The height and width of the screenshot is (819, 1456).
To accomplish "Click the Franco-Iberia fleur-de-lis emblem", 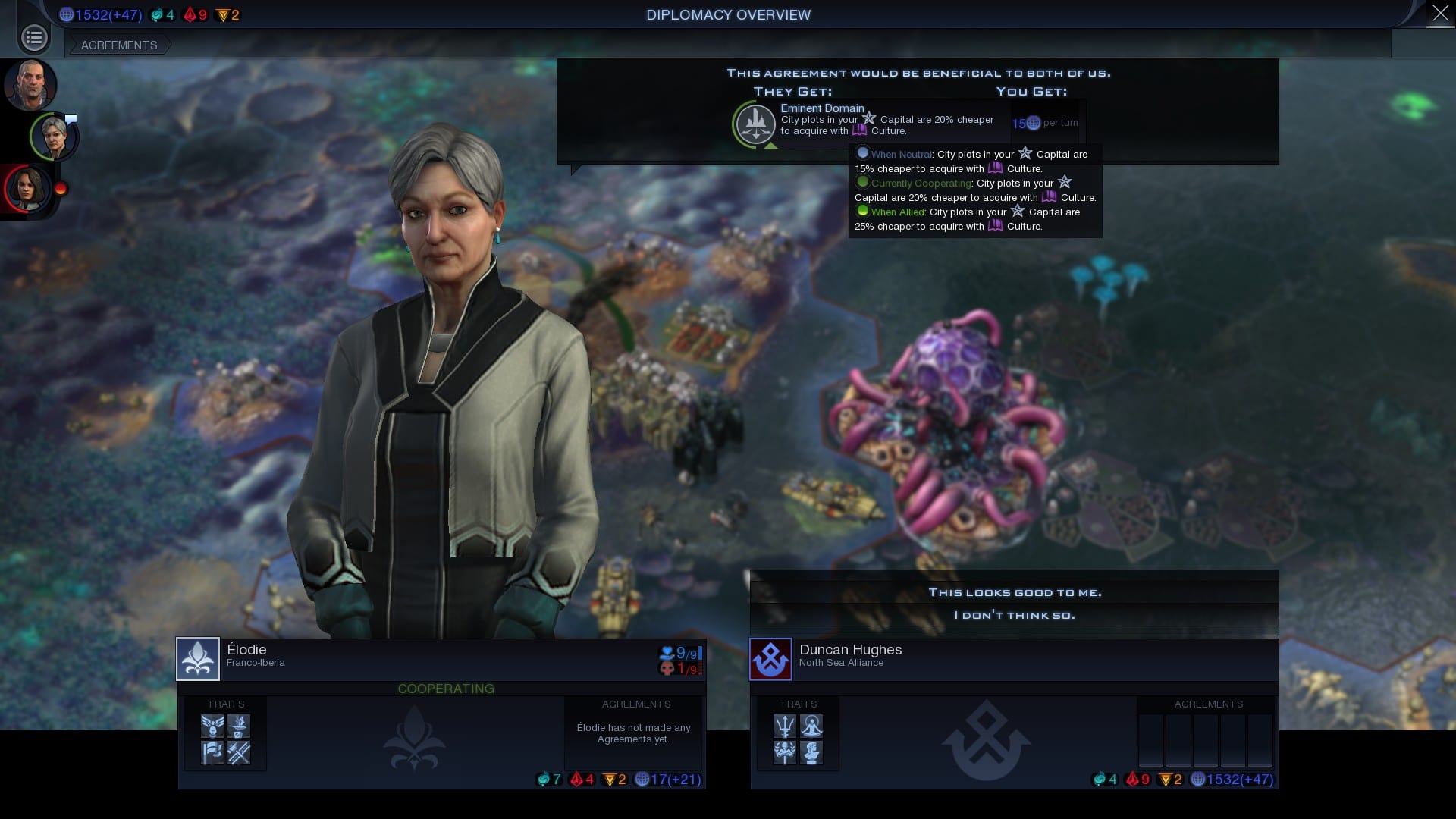I will click(x=198, y=658).
